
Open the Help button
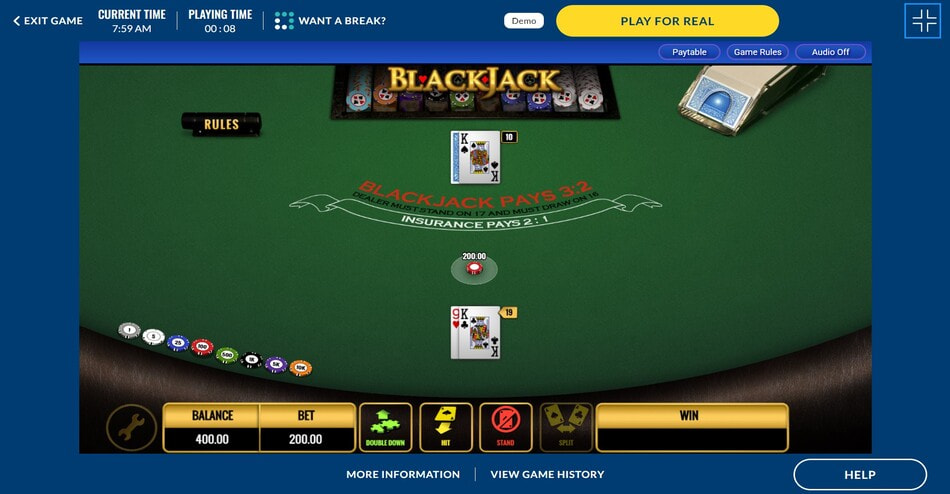(860, 474)
